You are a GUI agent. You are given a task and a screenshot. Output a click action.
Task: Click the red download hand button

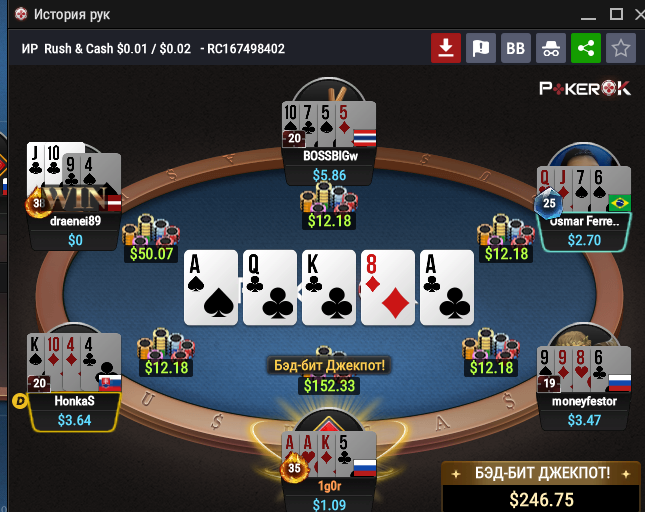pos(445,48)
